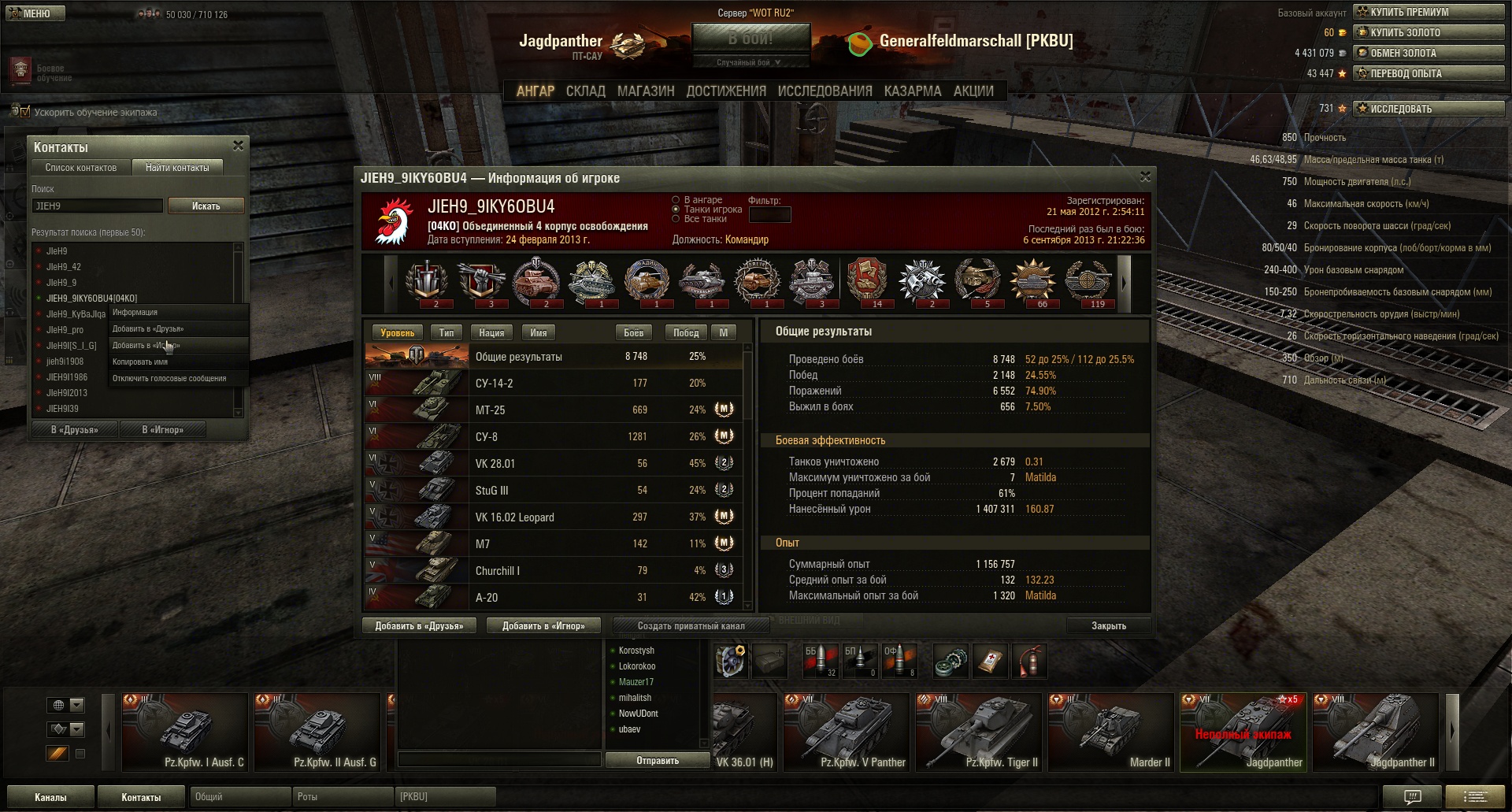
Task: Click the КУПИТЬ ПРЕМИУМ button
Action: (x=1428, y=12)
